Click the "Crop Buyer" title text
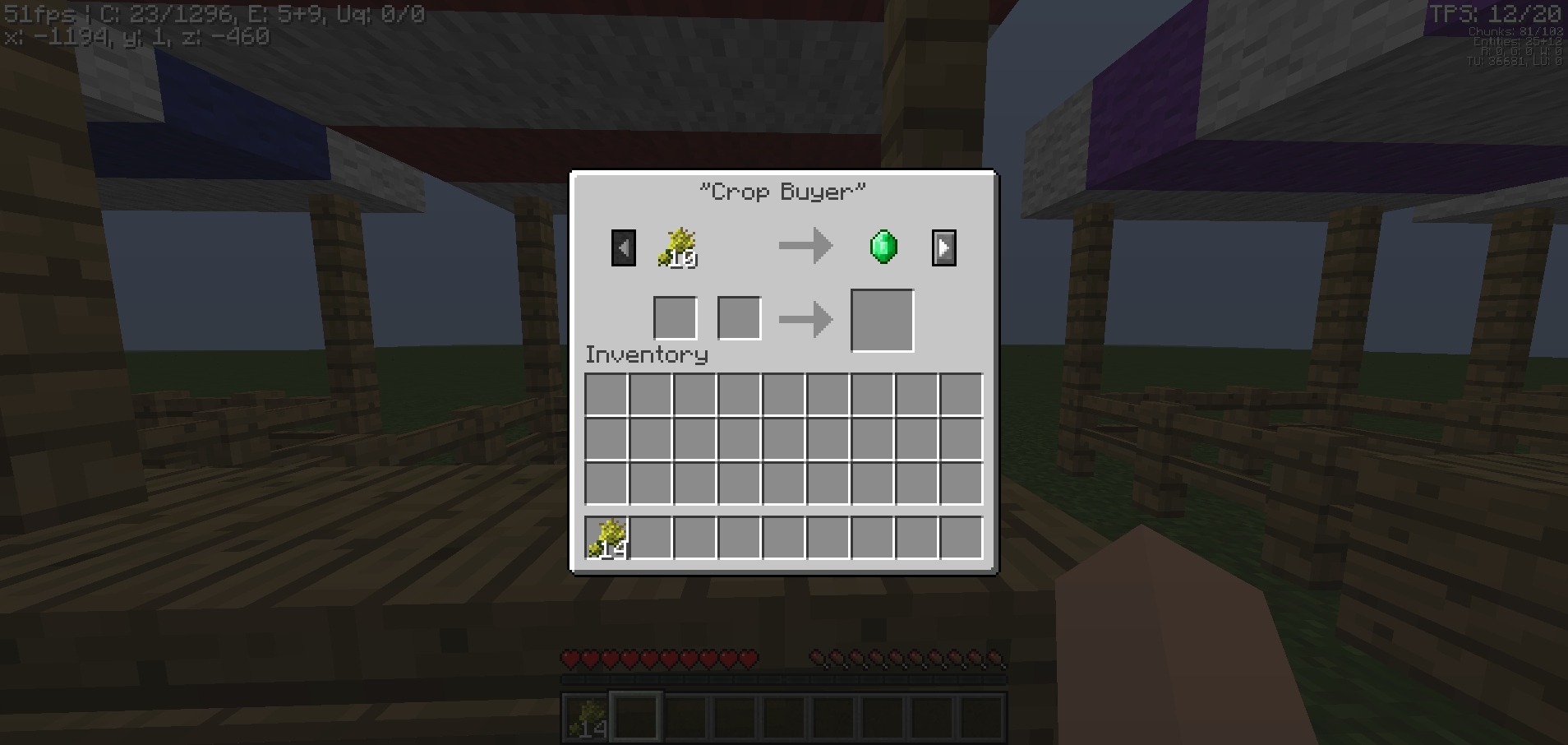The height and width of the screenshot is (745, 1568). tap(782, 191)
